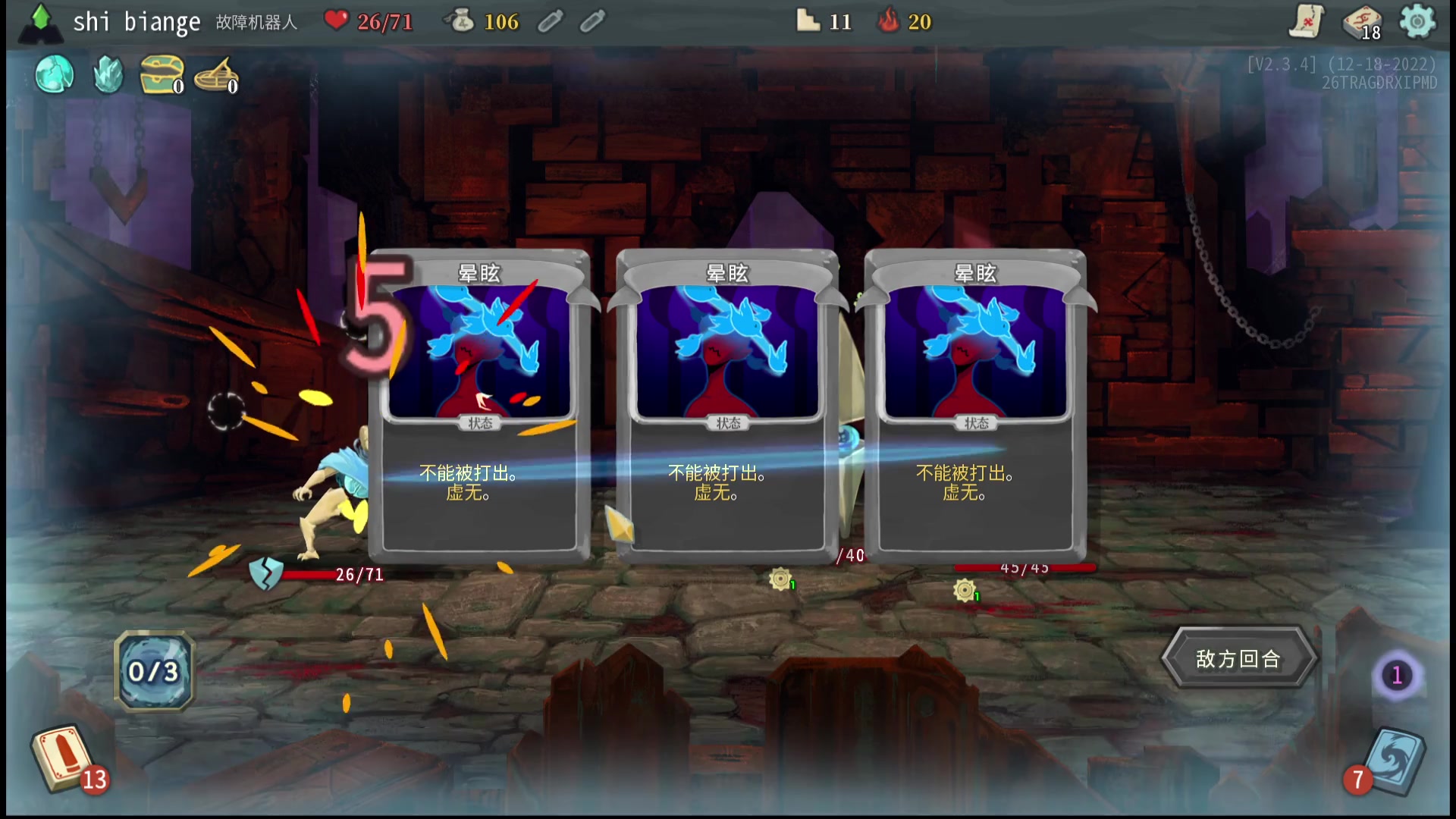Inspect the pale blue crystal relic
Image resolution: width=1456 pixels, height=819 pixels.
[108, 74]
